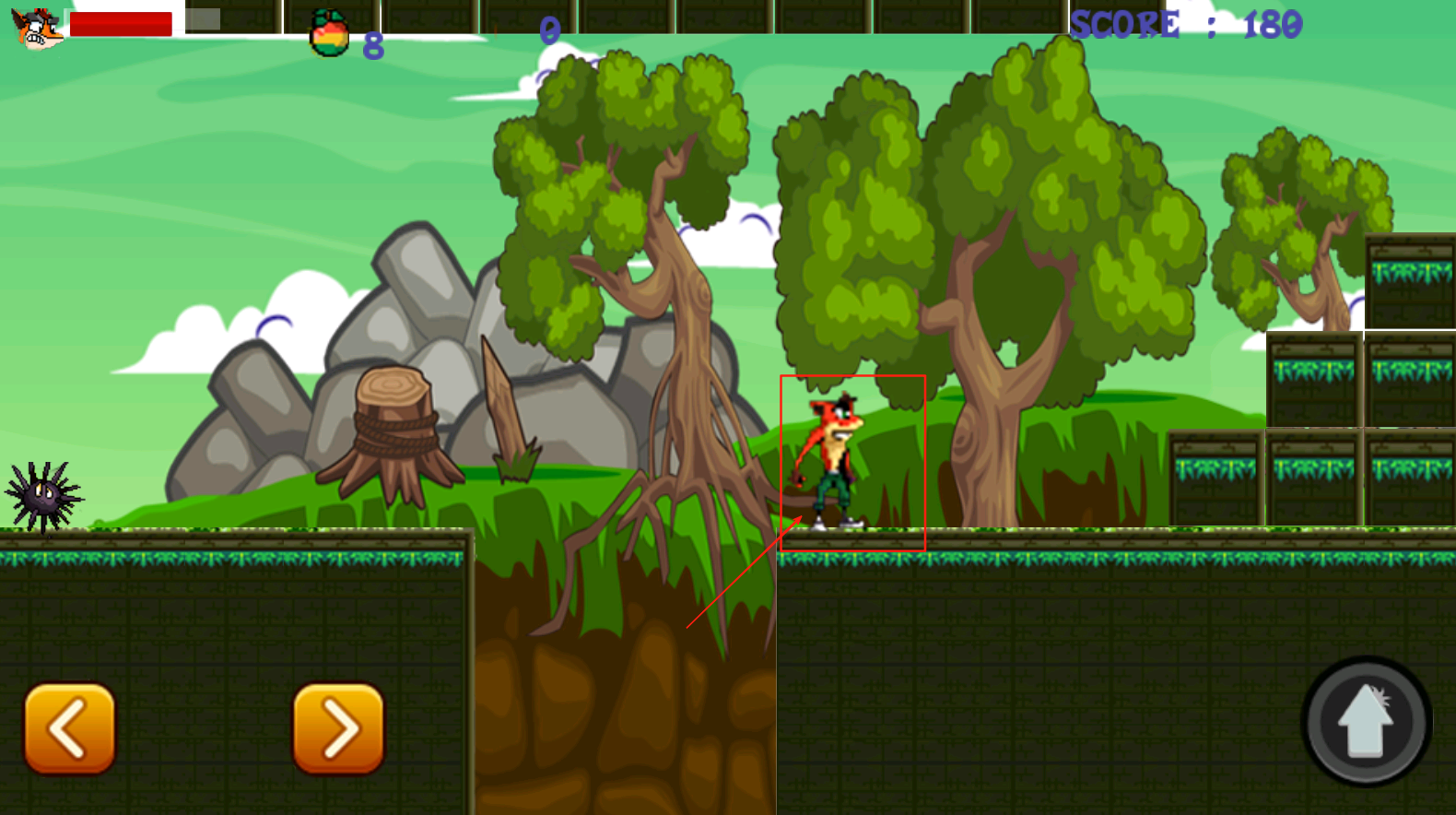Activate the round up-arrow jump button
Image resolution: width=1456 pixels, height=815 pixels.
coord(1366,722)
